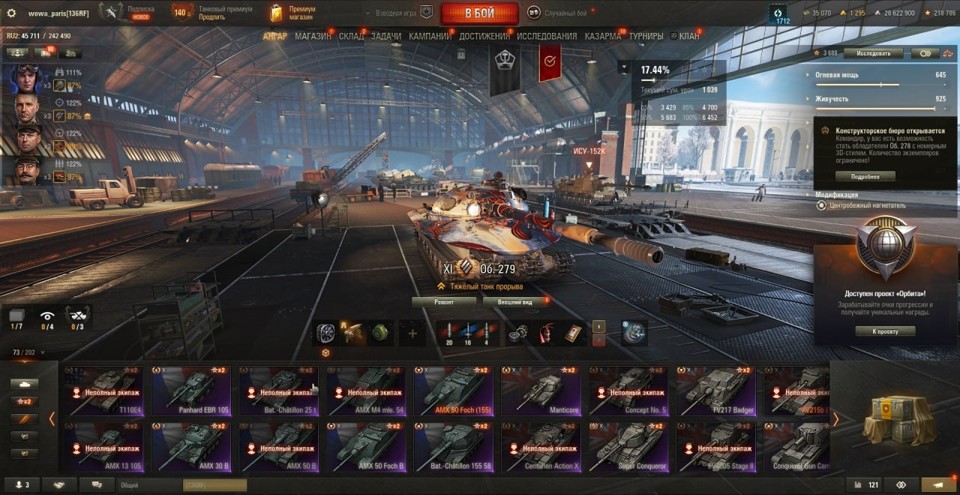Viewport: 960px width, 495px height.
Task: Open the loot crate in the corner
Action: point(893,416)
